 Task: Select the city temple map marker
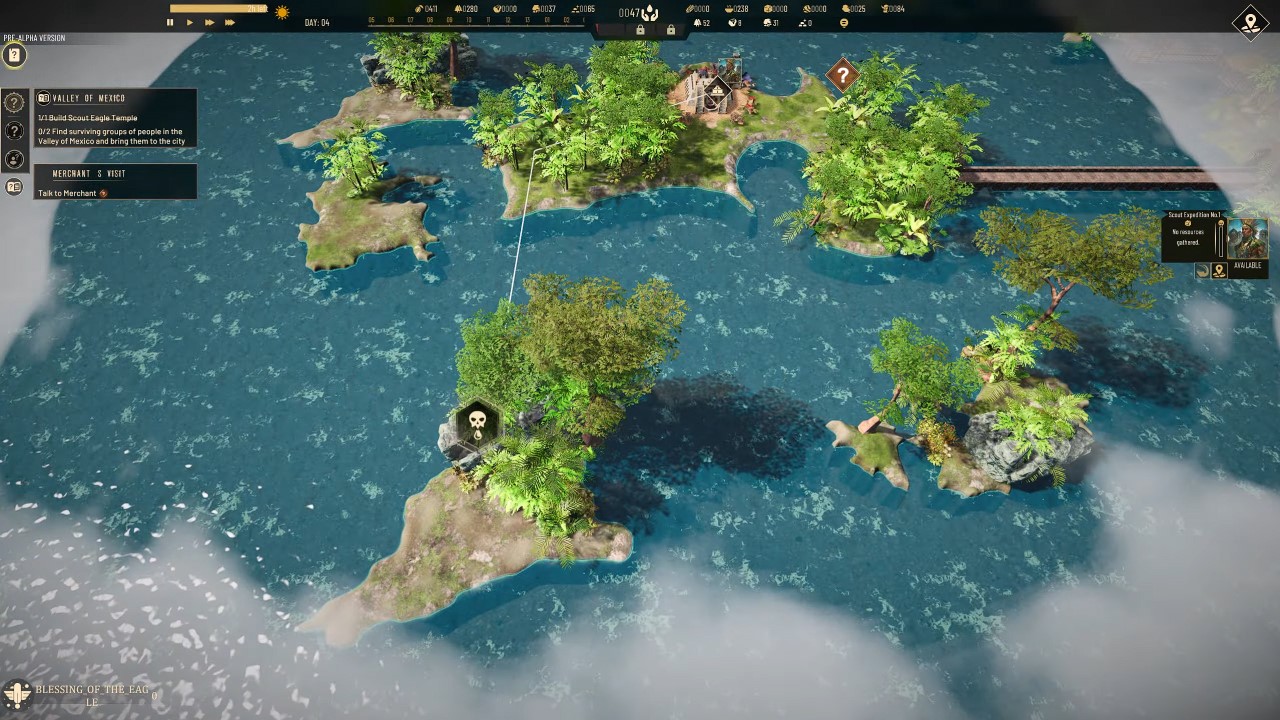(716, 93)
